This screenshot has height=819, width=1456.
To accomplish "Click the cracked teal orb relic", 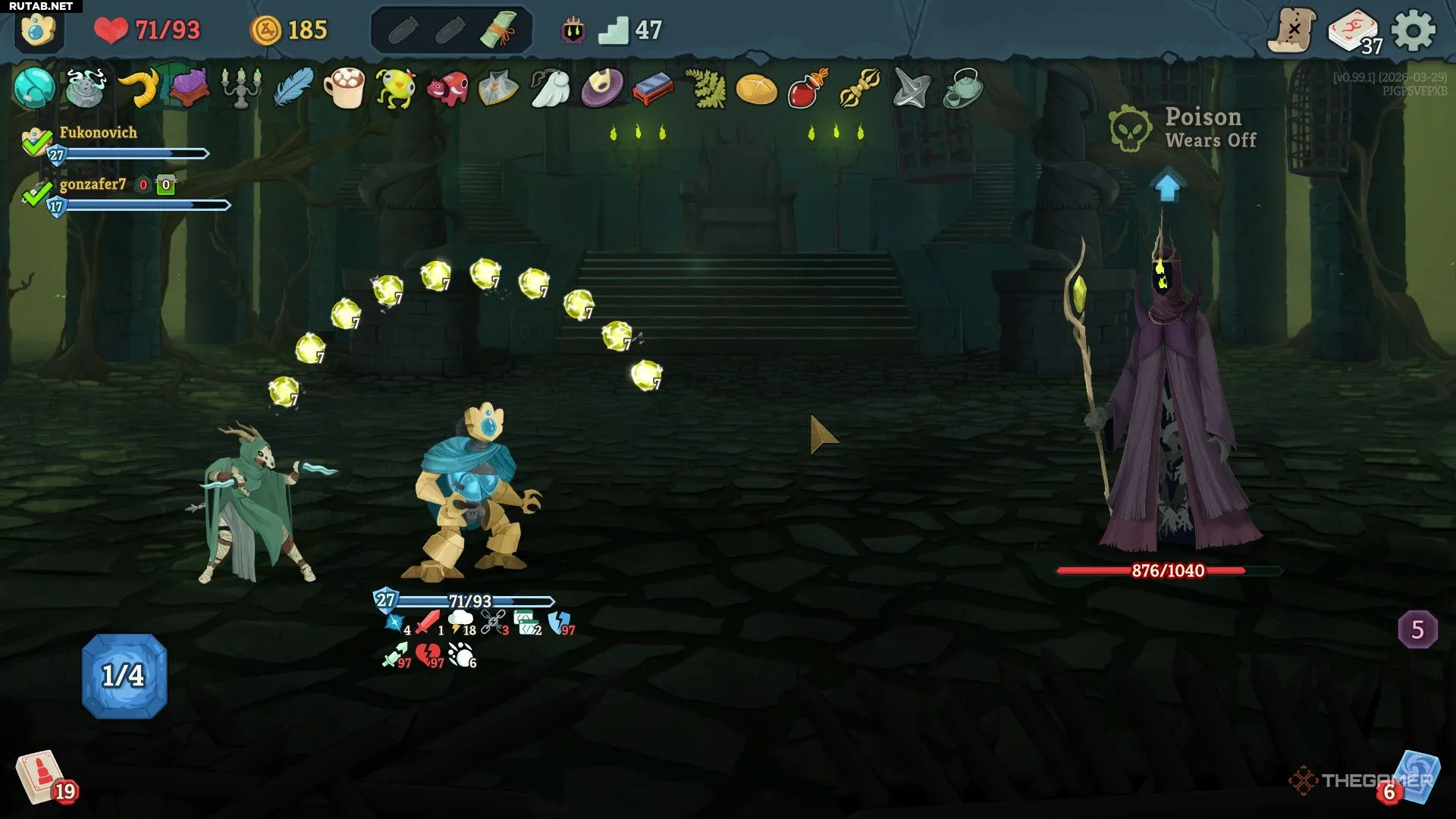I will 34,88.
